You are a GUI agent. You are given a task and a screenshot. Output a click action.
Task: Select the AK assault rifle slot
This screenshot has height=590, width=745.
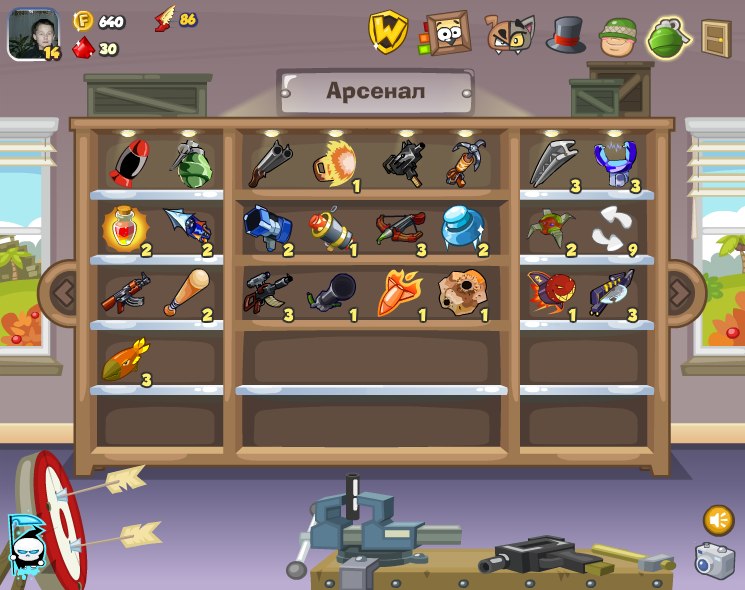[125, 293]
